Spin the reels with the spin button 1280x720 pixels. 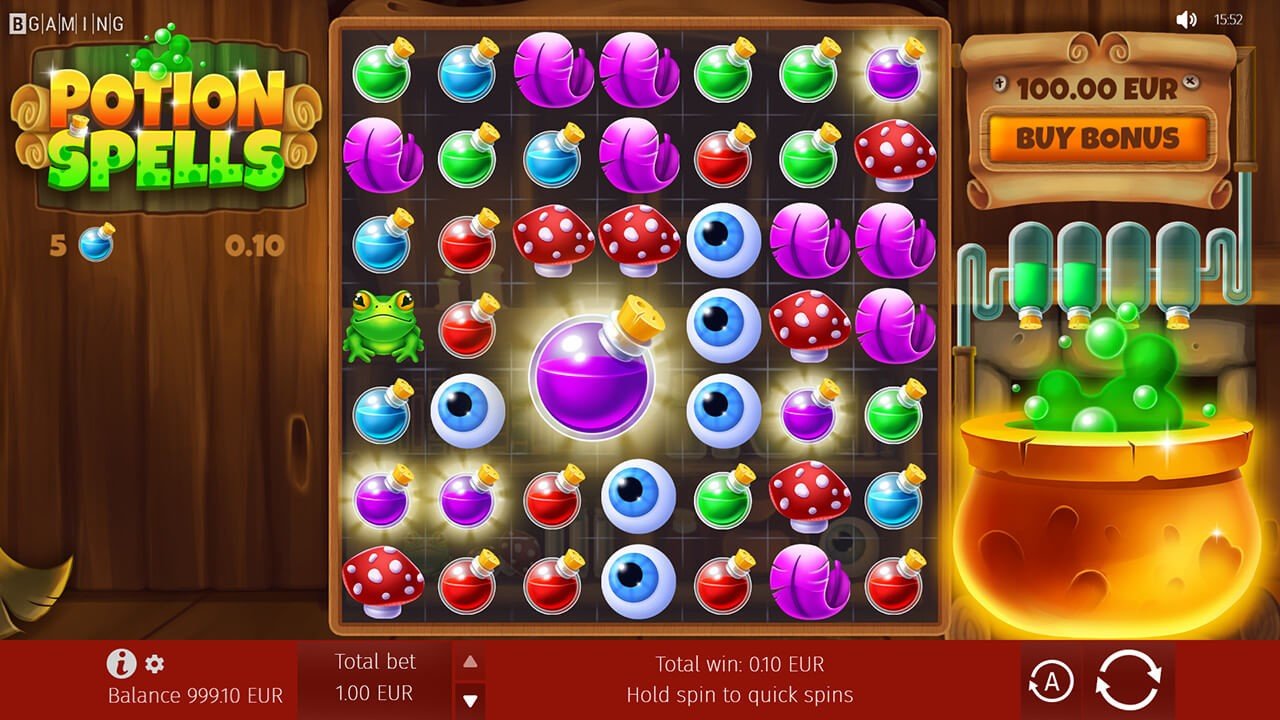[1128, 681]
